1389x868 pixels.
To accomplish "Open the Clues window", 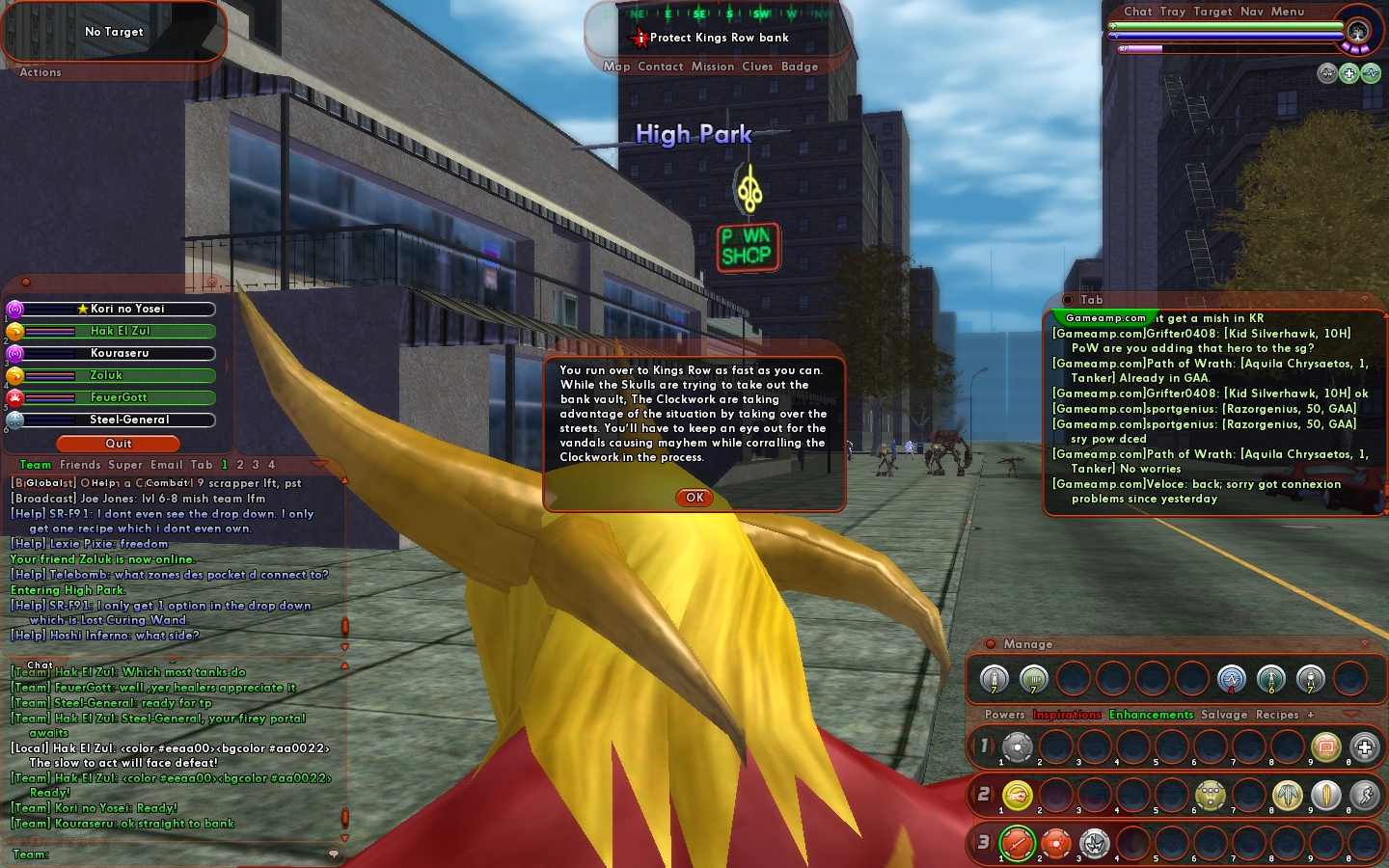I will pos(757,67).
